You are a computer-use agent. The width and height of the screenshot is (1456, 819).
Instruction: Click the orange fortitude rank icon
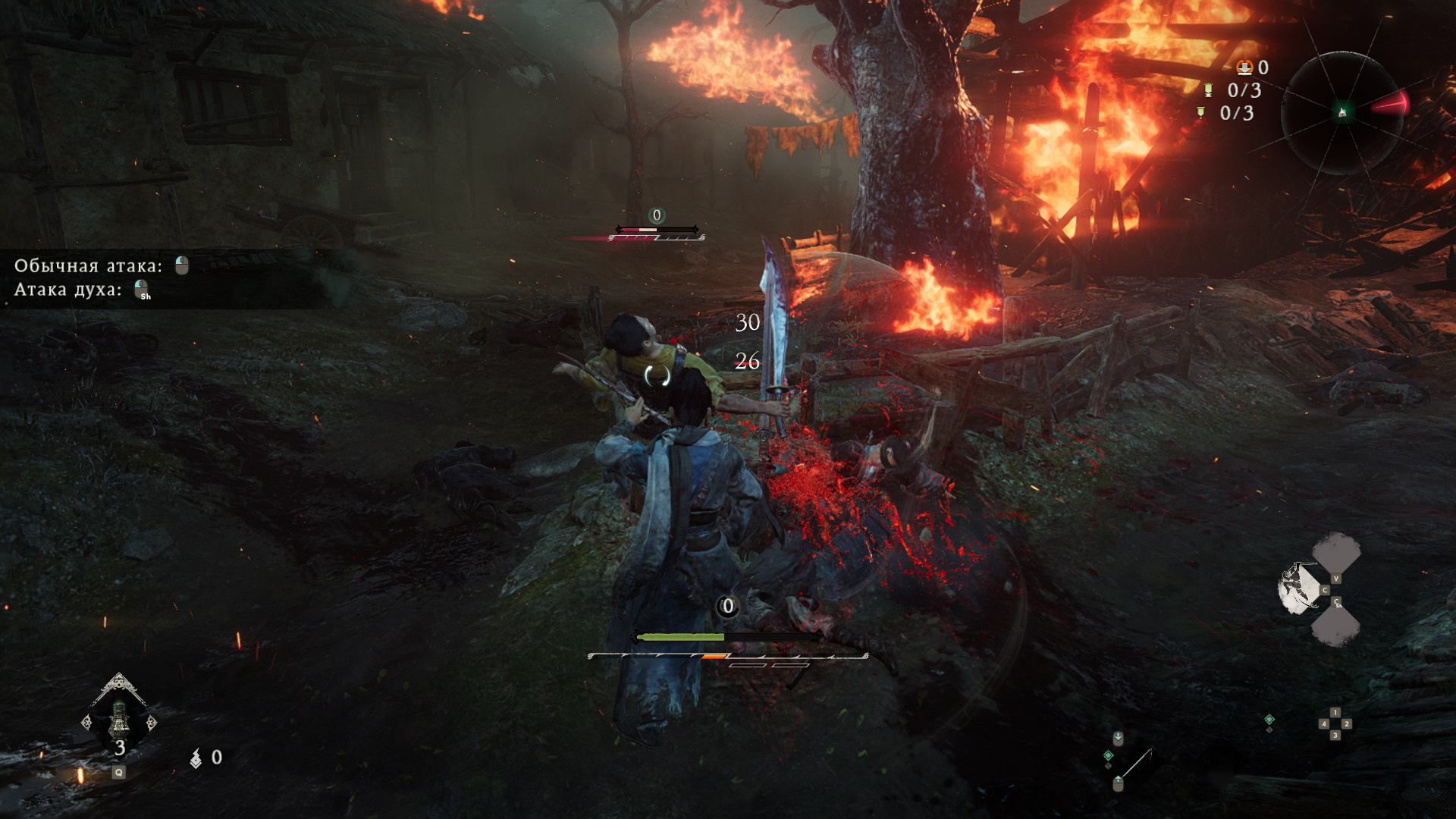pyautogui.click(x=1244, y=67)
